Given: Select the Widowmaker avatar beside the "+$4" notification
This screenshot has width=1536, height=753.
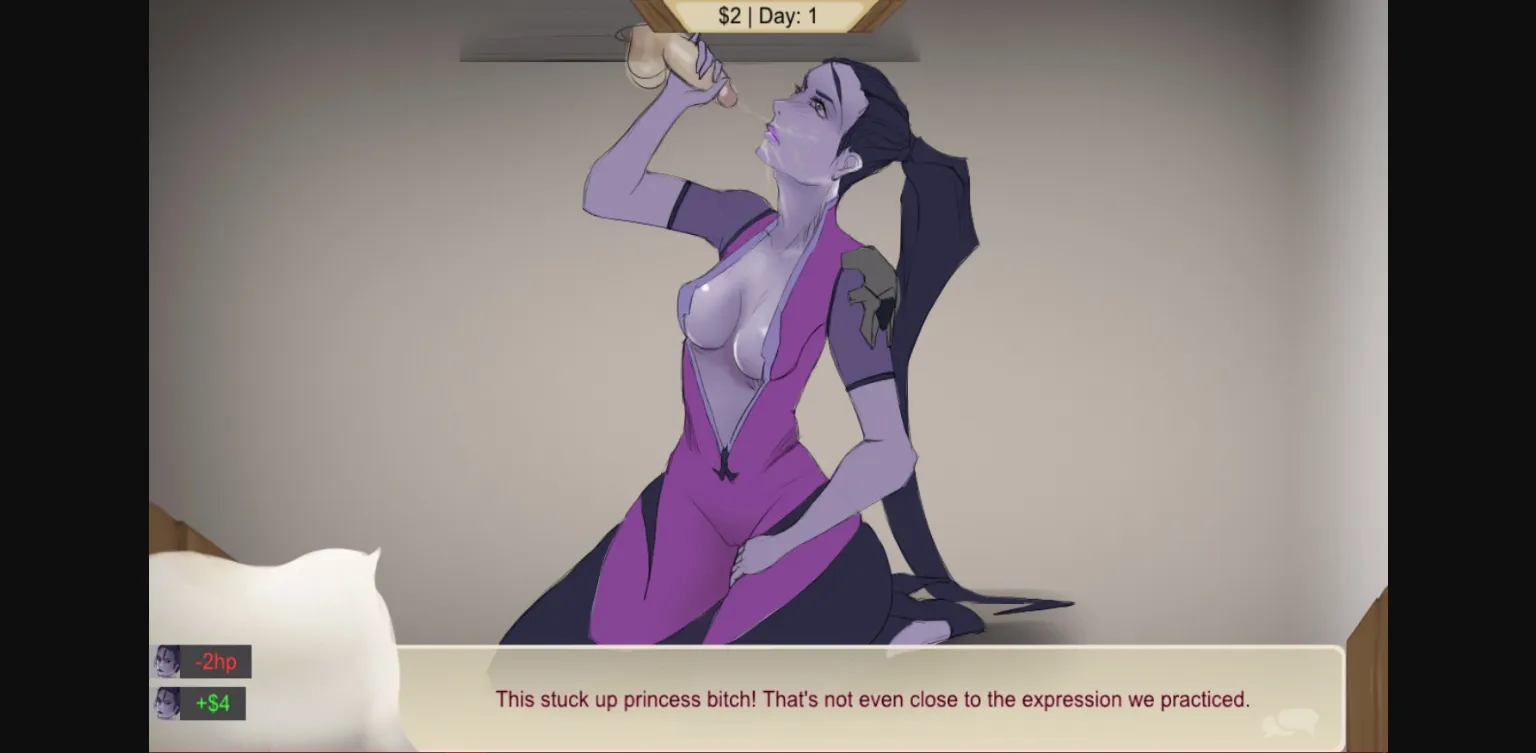Looking at the screenshot, I should 166,704.
